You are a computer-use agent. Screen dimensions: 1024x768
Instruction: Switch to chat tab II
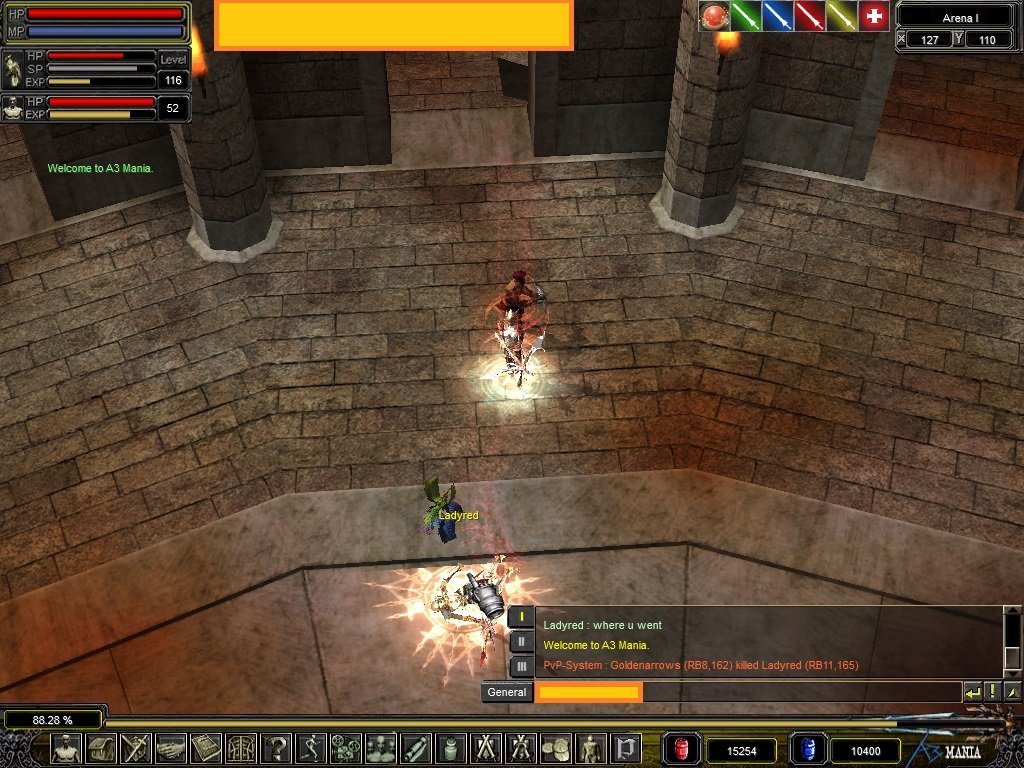pos(522,642)
